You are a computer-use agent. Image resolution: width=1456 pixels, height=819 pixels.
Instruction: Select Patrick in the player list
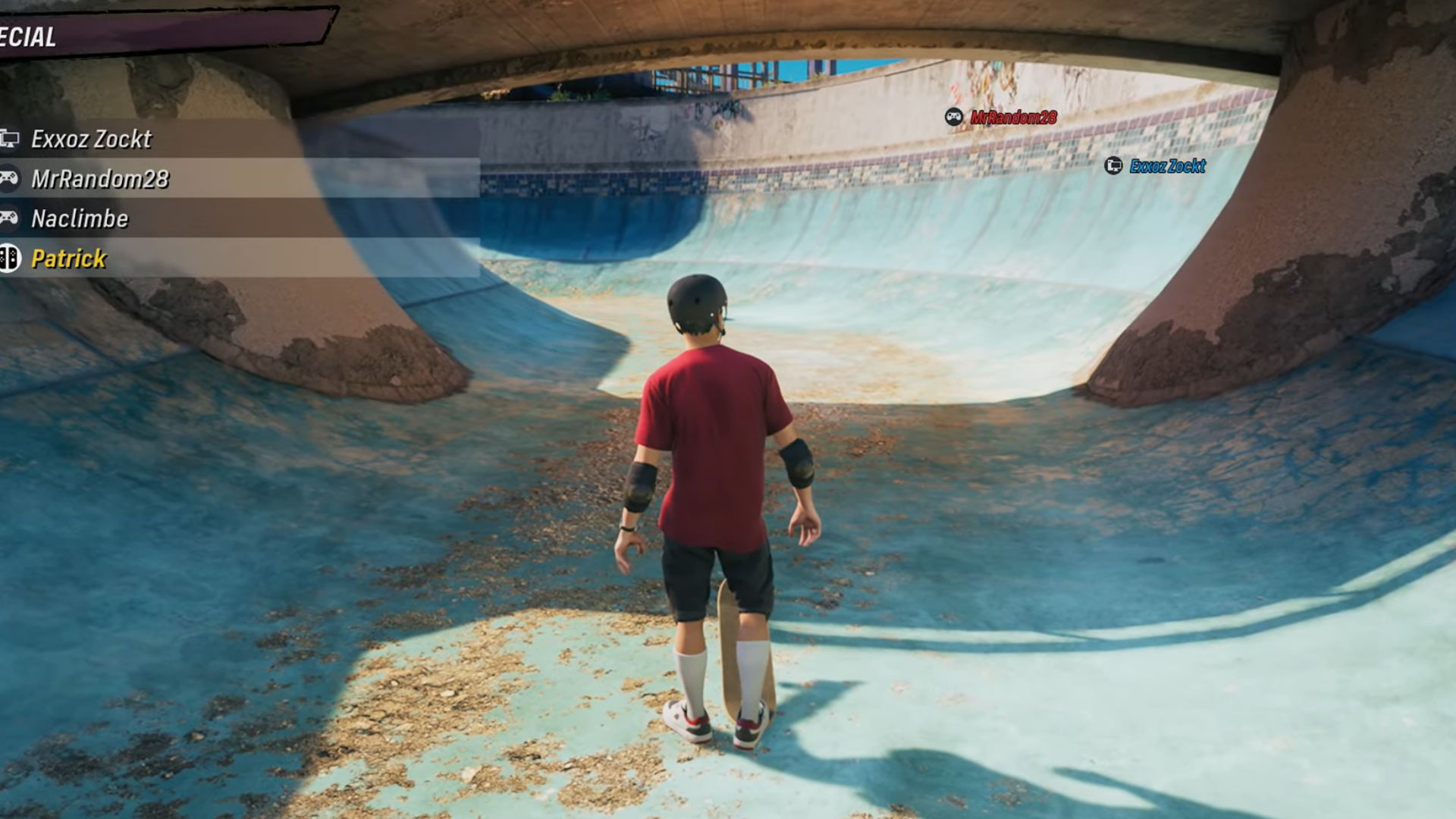(x=68, y=259)
